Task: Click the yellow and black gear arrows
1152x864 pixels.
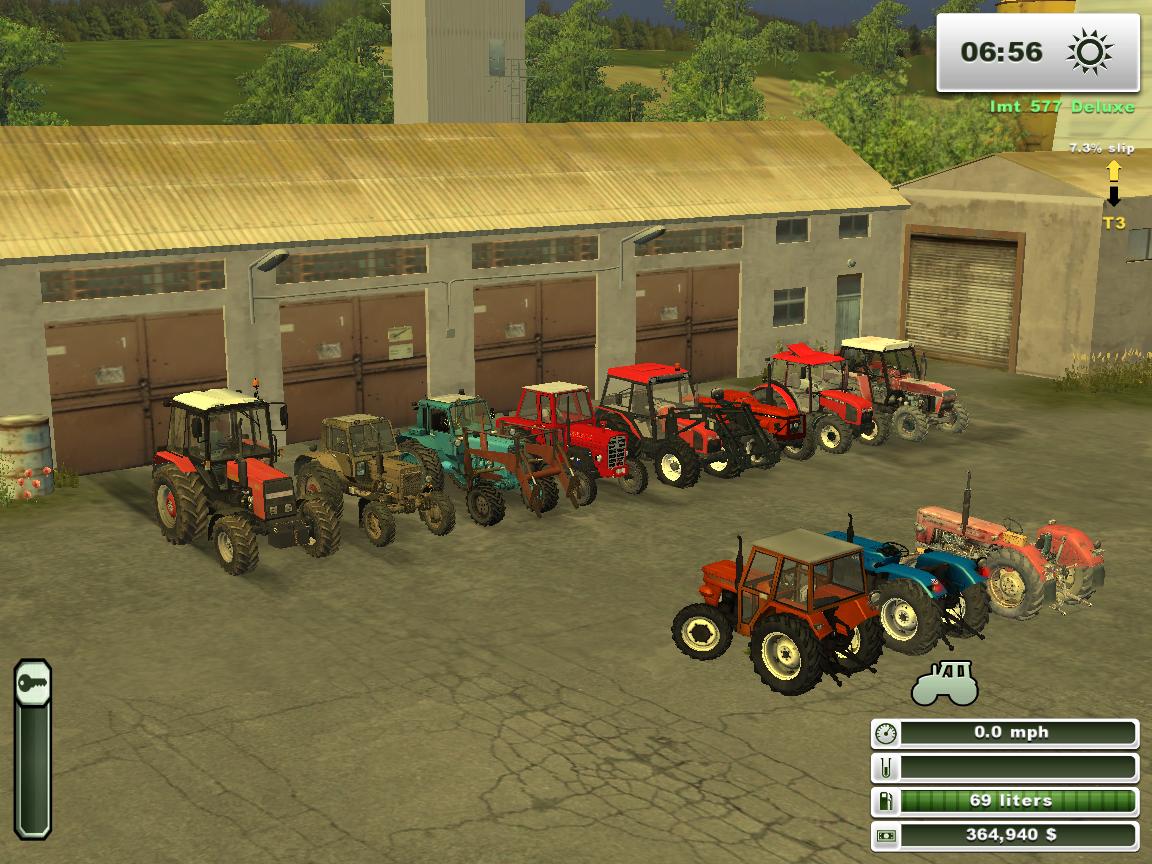Action: point(1113,183)
